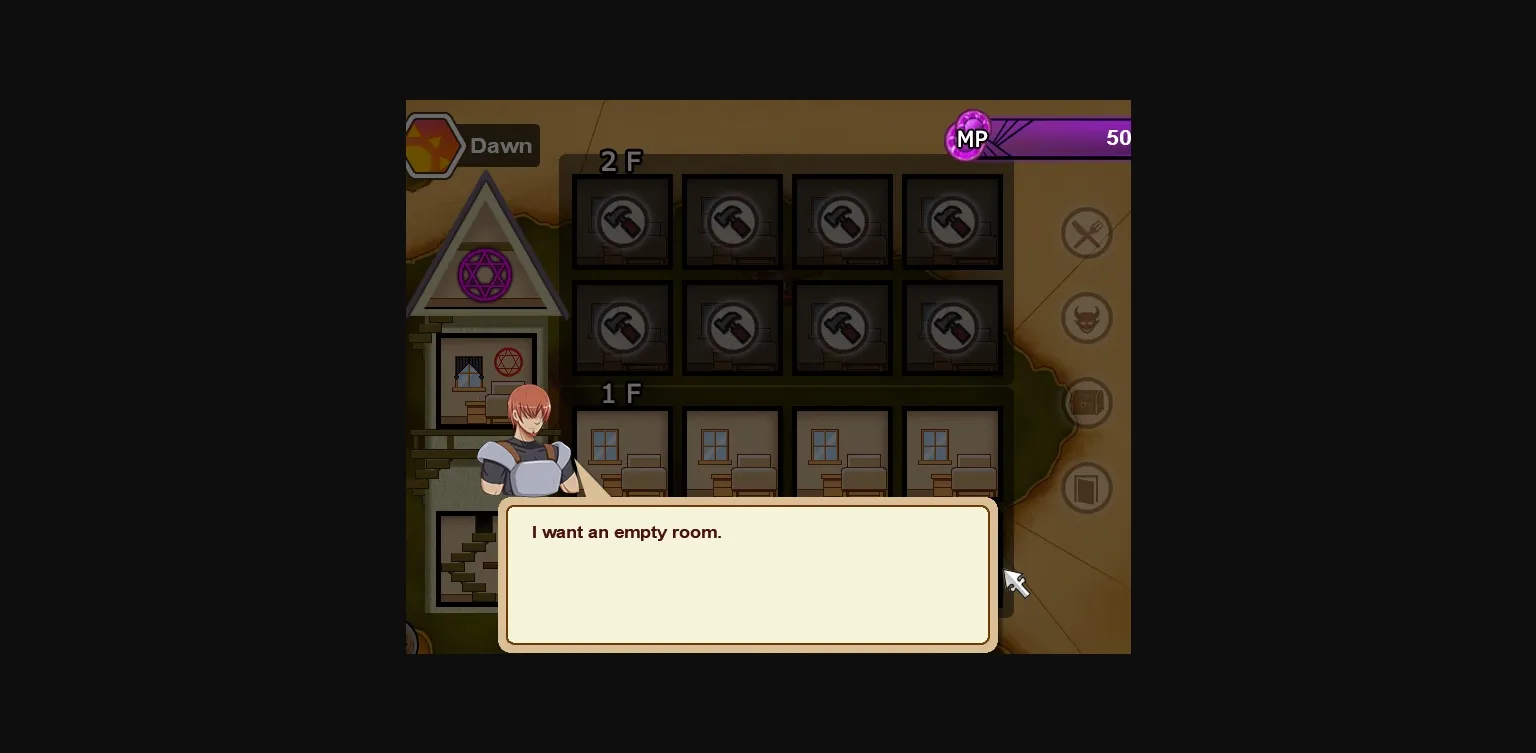Select the first hammer construction room on 2F

coord(621,220)
